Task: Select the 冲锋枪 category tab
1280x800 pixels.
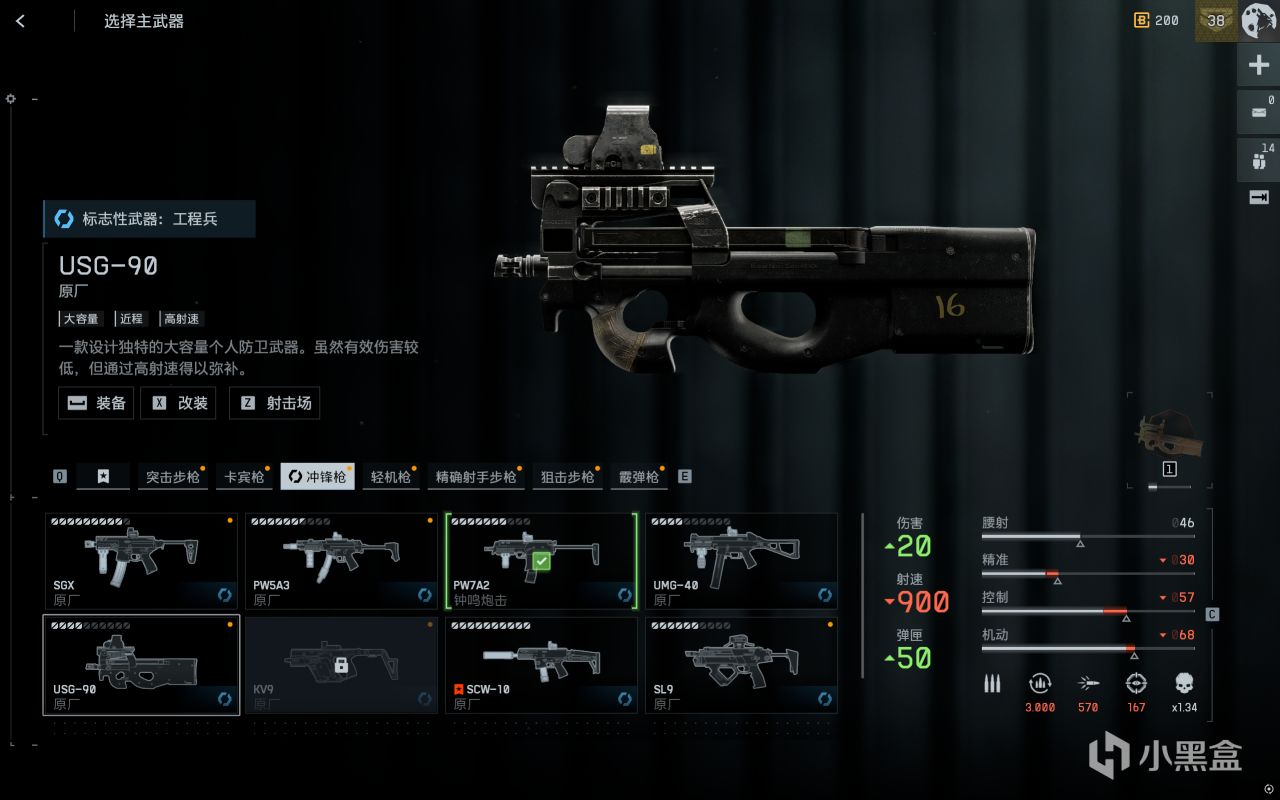Action: (317, 477)
